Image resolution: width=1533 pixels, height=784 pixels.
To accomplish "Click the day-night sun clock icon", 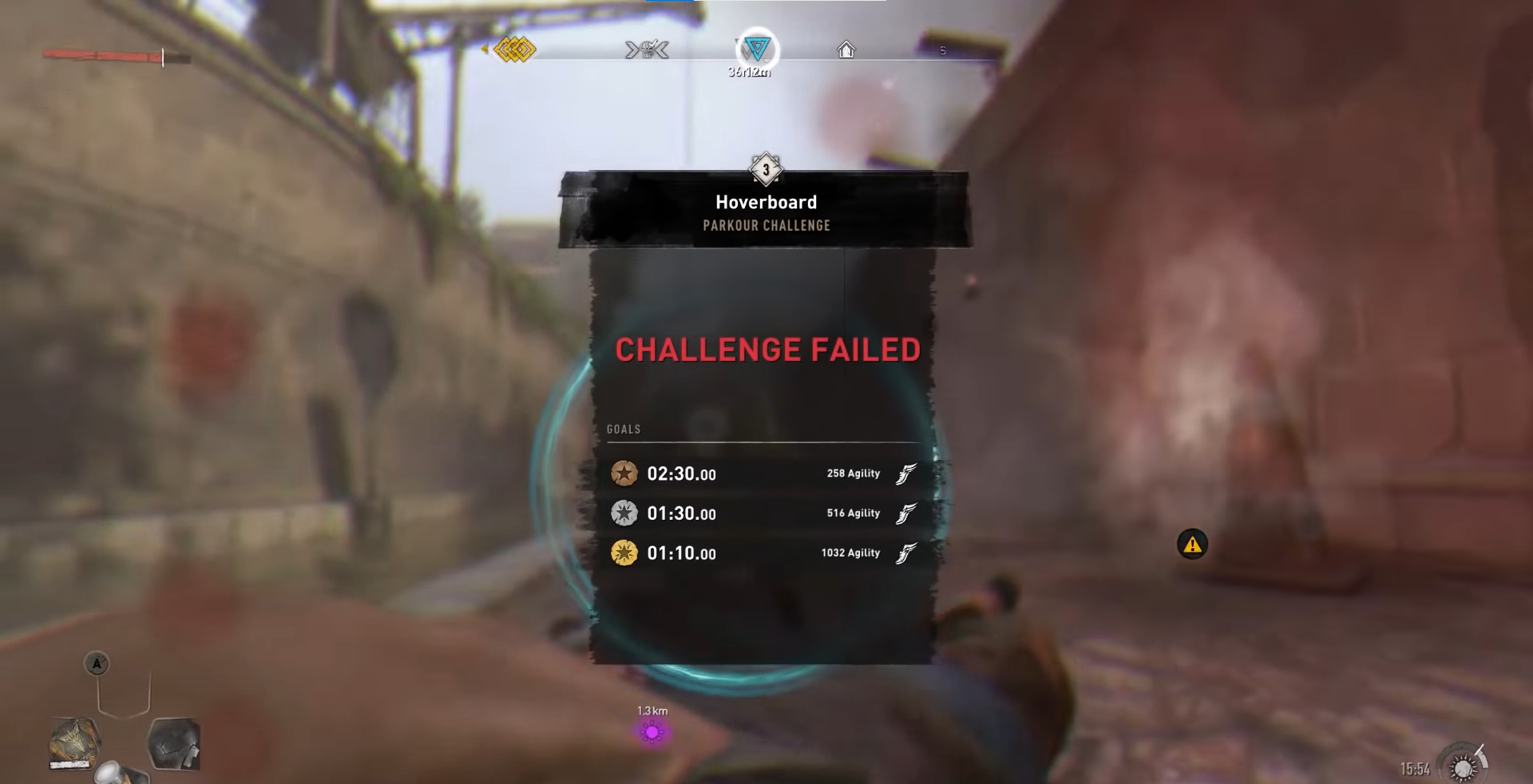I will [x=1463, y=766].
